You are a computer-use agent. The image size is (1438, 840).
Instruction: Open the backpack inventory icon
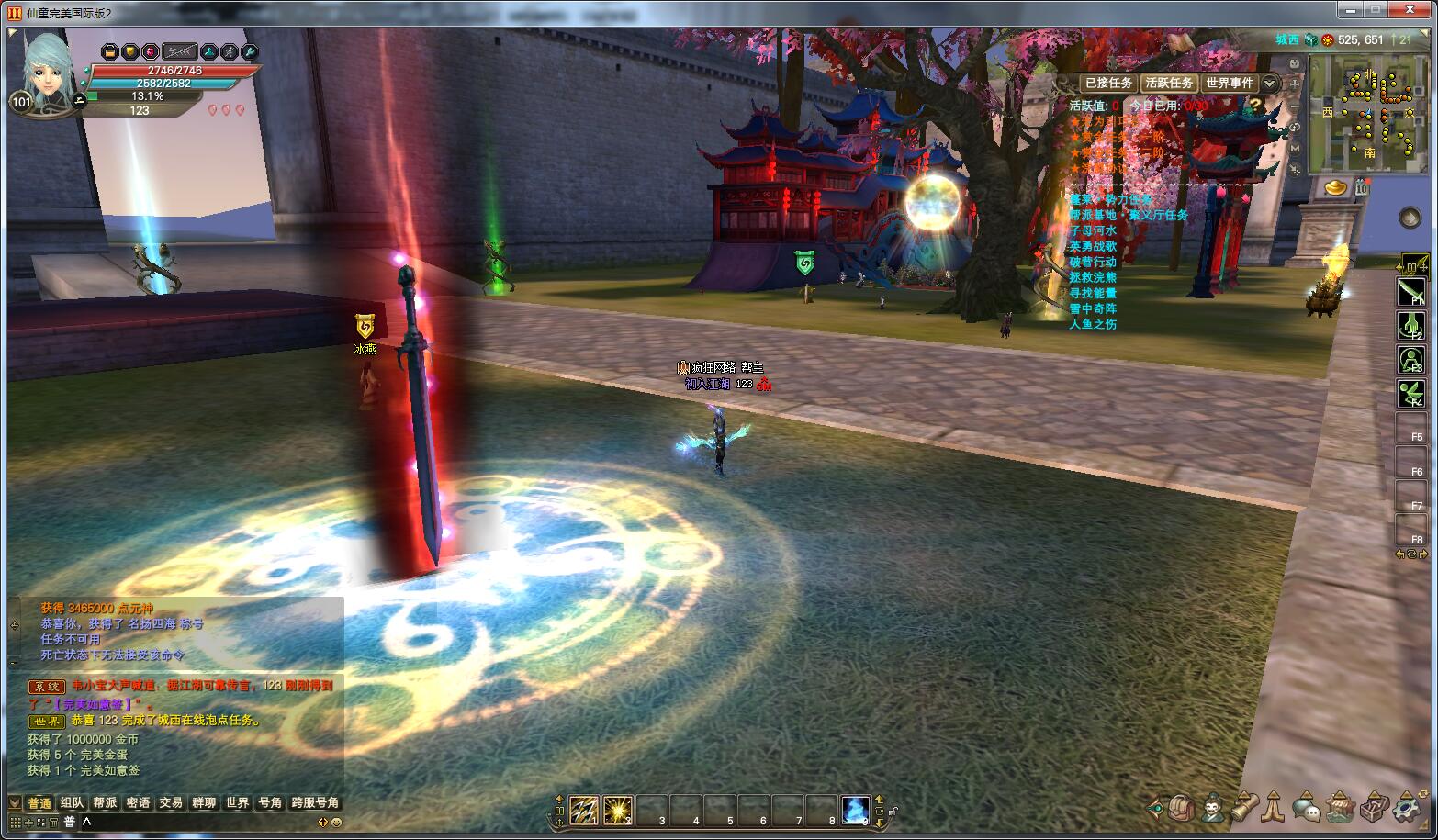tap(1182, 808)
